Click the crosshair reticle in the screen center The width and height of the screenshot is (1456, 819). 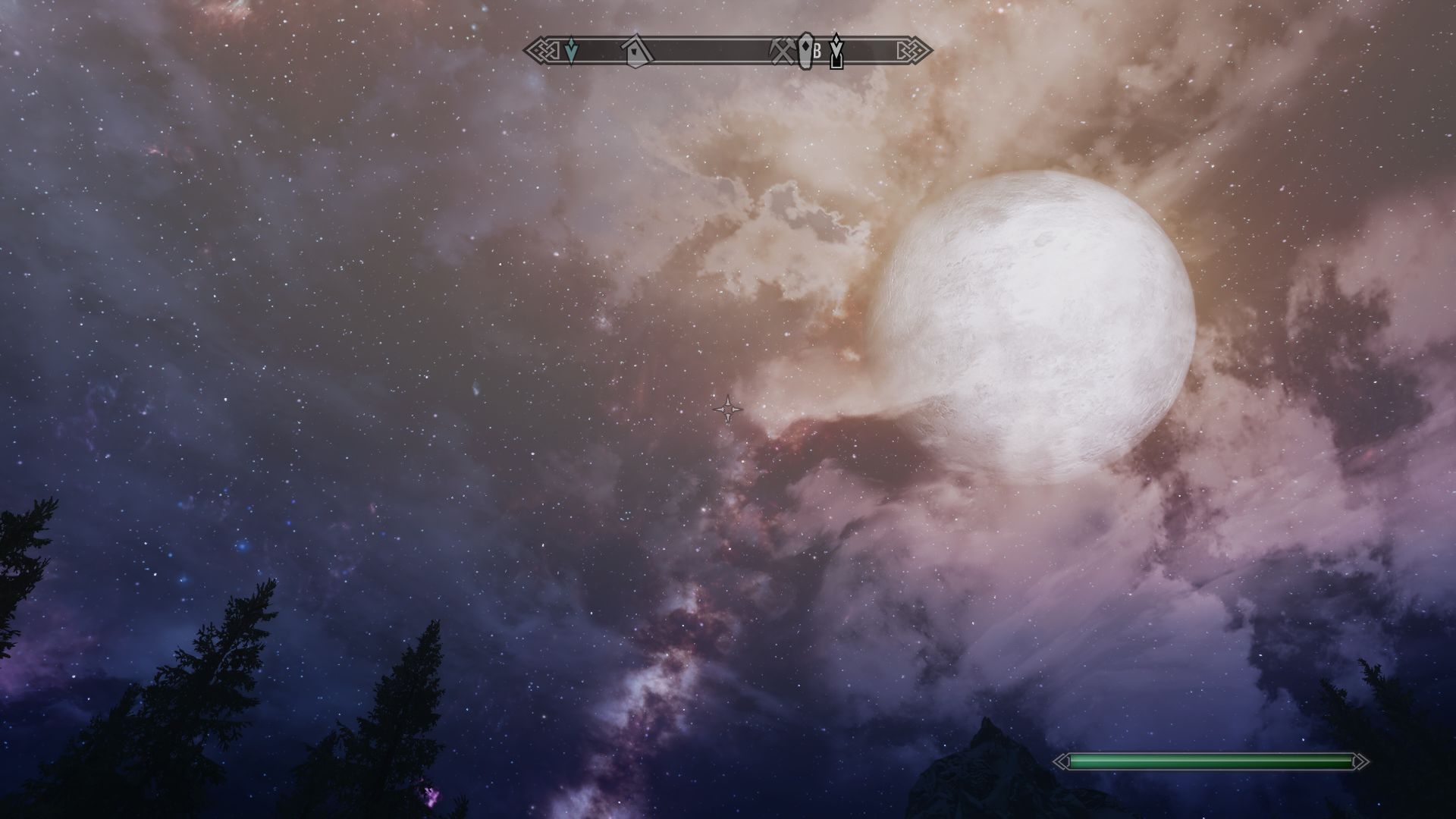730,409
